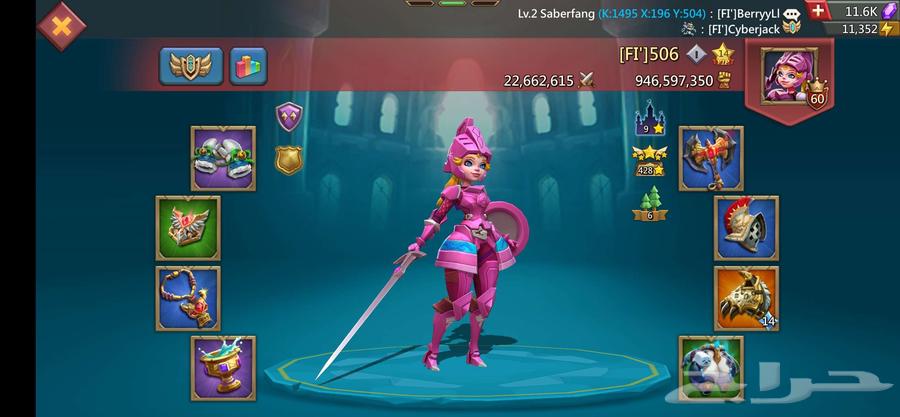Screen dimensions: 900x417
Task: Select the golden chalice accessory slot
Action: [223, 367]
